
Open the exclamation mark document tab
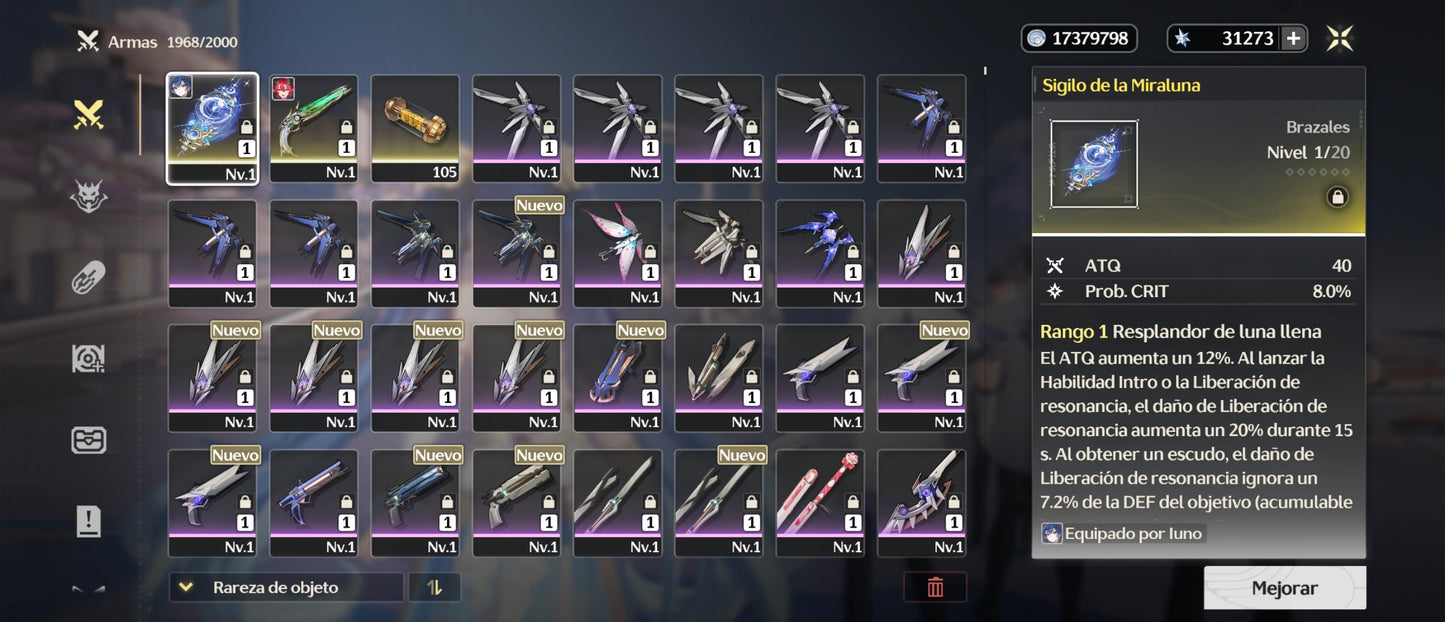click(89, 521)
